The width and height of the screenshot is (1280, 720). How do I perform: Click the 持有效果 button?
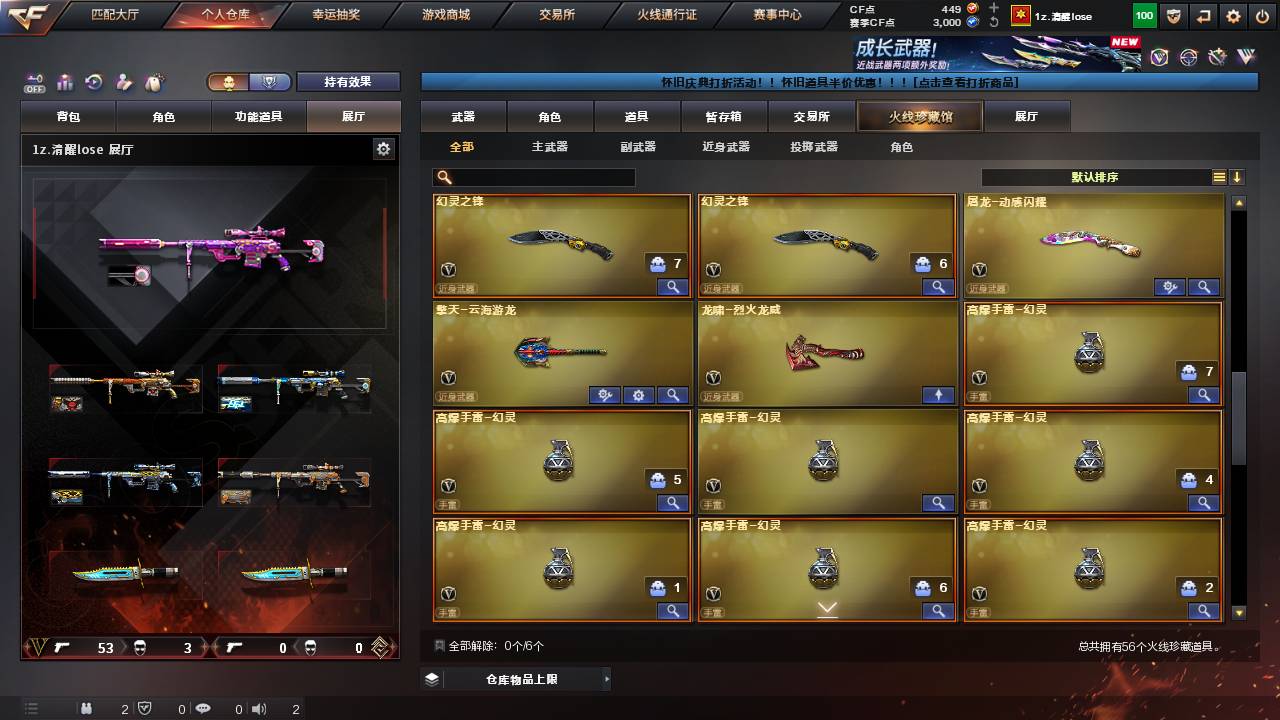[348, 81]
